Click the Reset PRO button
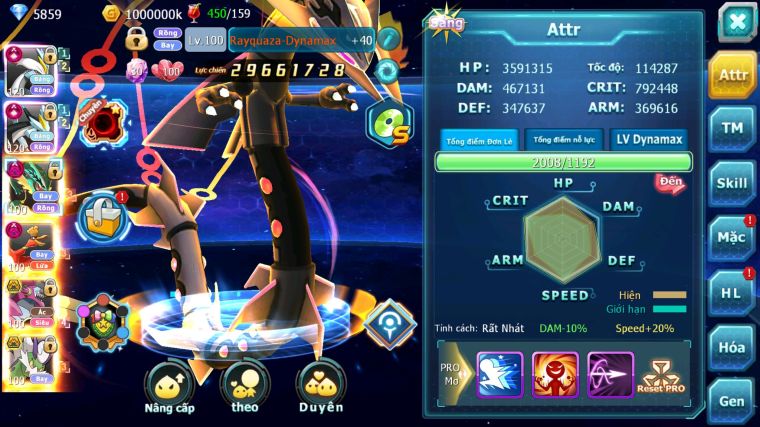Screen dimensions: 760x427 coord(663,375)
